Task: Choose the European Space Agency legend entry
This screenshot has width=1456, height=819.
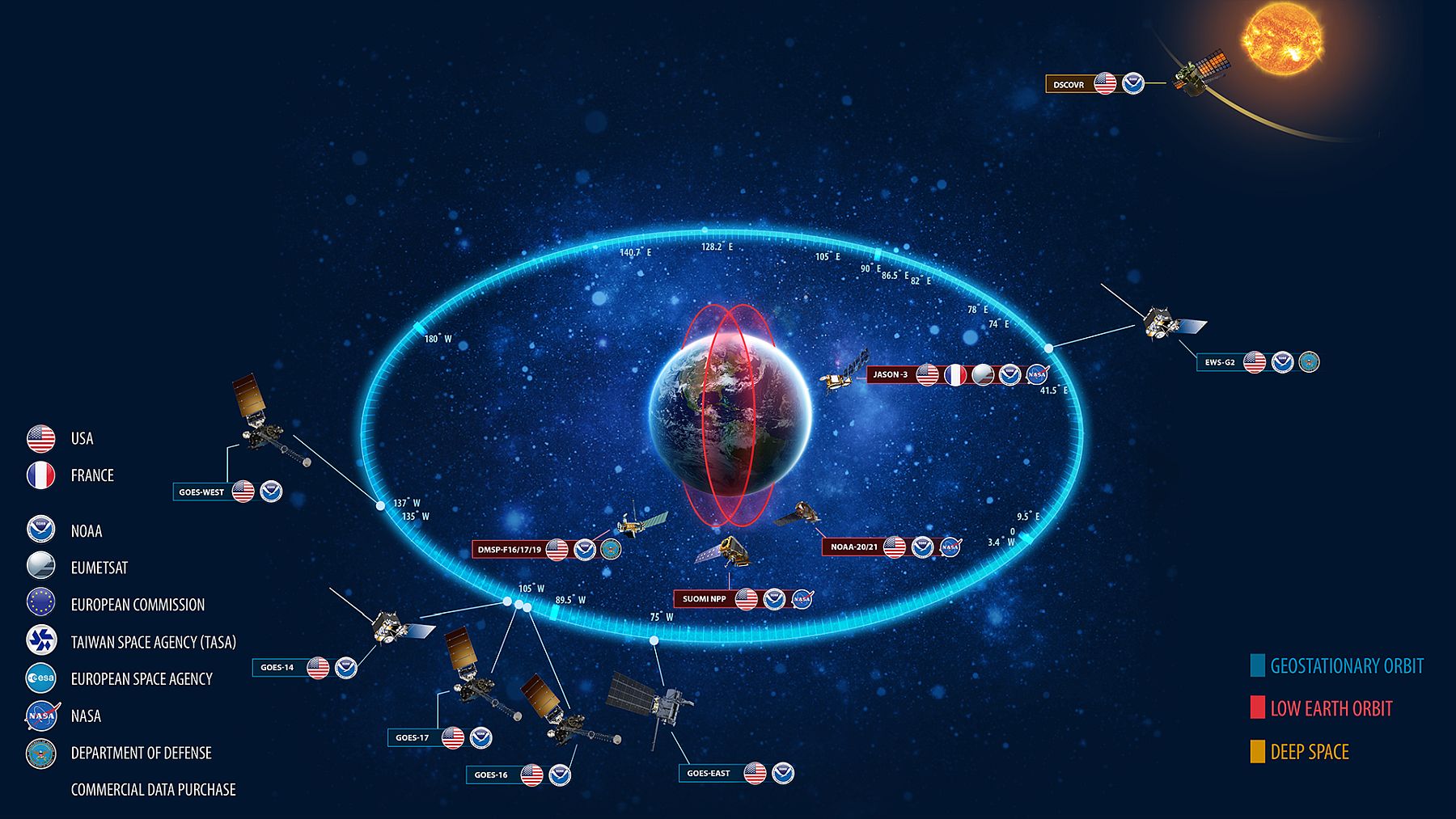Action: coord(141,679)
